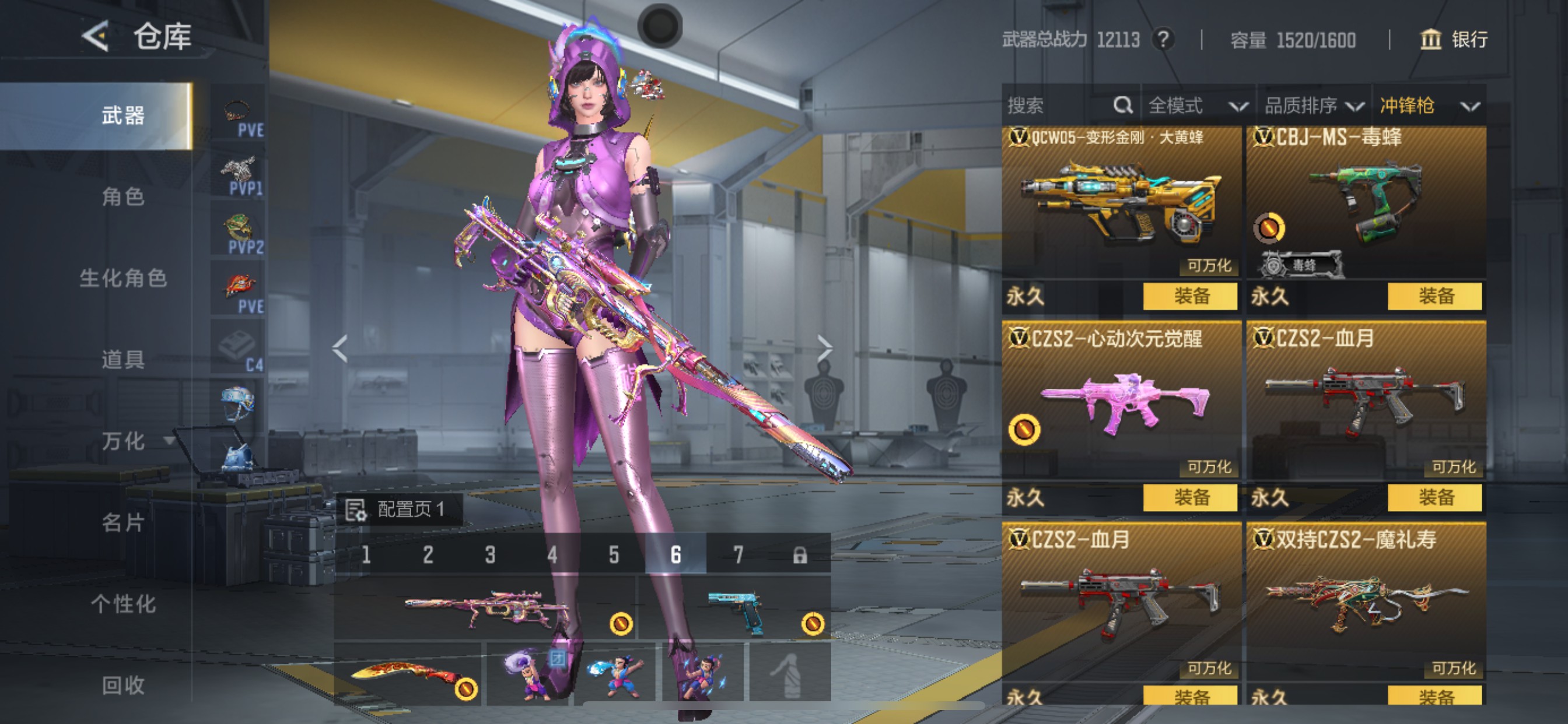This screenshot has width=1568, height=724.
Task: Click the weapon power question mark help
Action: (1163, 40)
